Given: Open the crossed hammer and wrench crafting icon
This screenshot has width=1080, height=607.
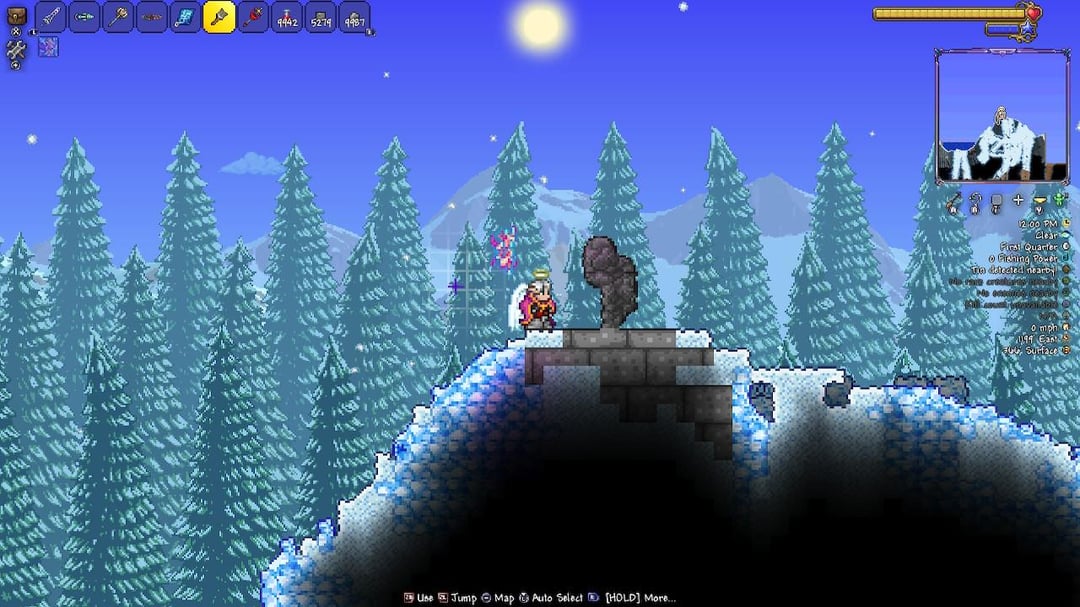Looking at the screenshot, I should pyautogui.click(x=16, y=48).
